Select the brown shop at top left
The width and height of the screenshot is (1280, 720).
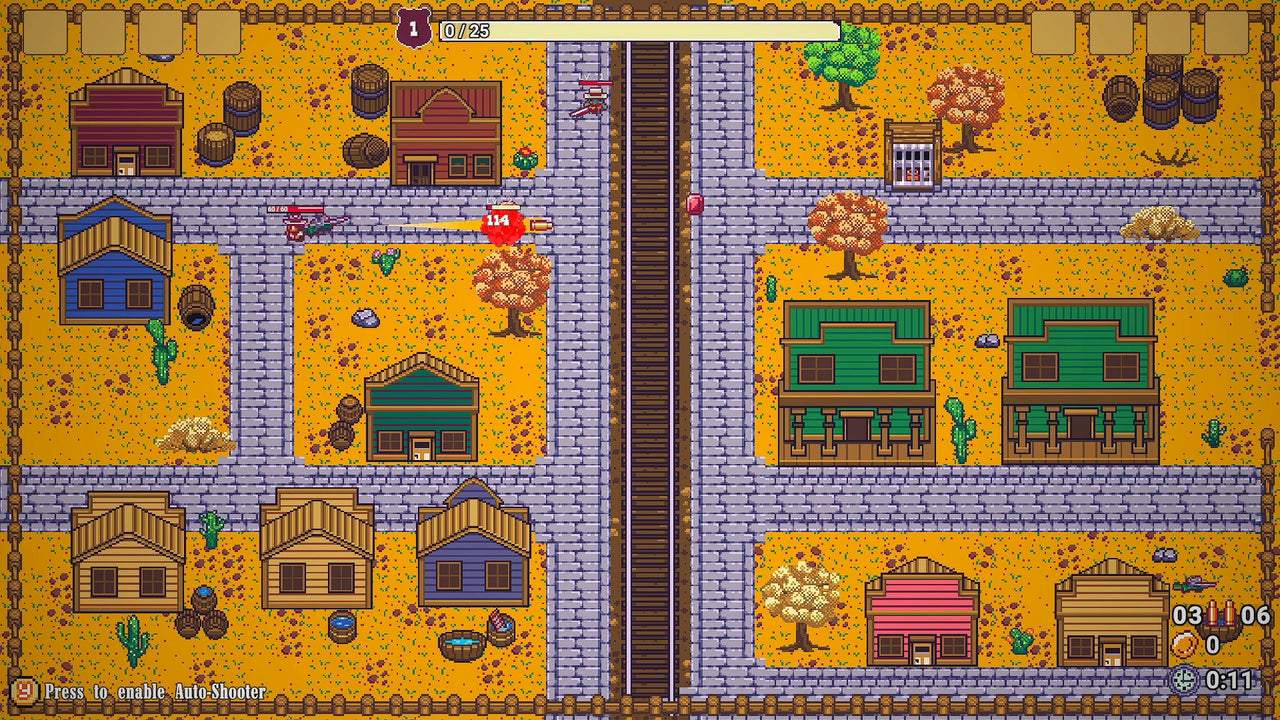pos(125,125)
